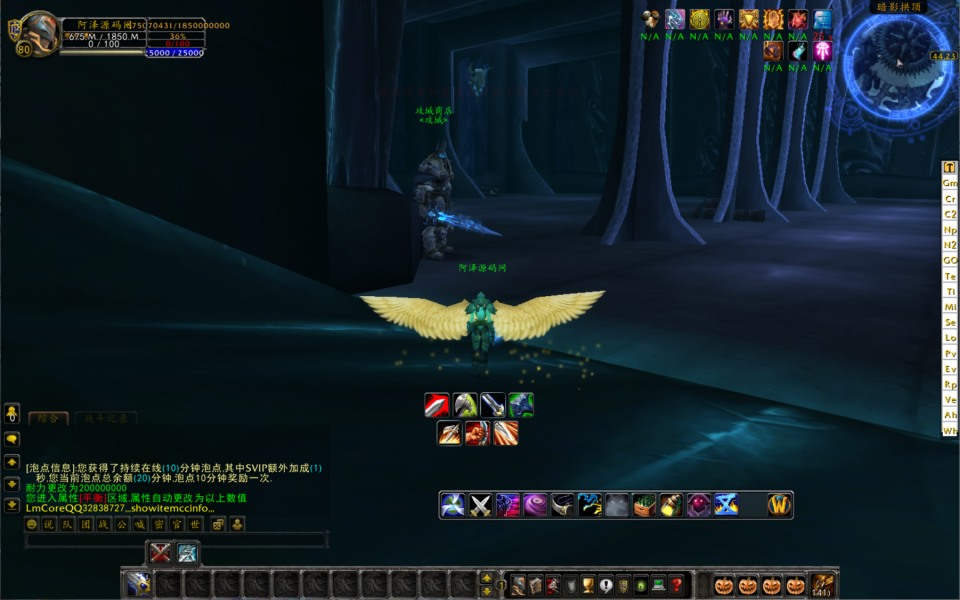This screenshot has height=600, width=960.
Task: Click the blue X with flames icon
Action: [x=726, y=505]
